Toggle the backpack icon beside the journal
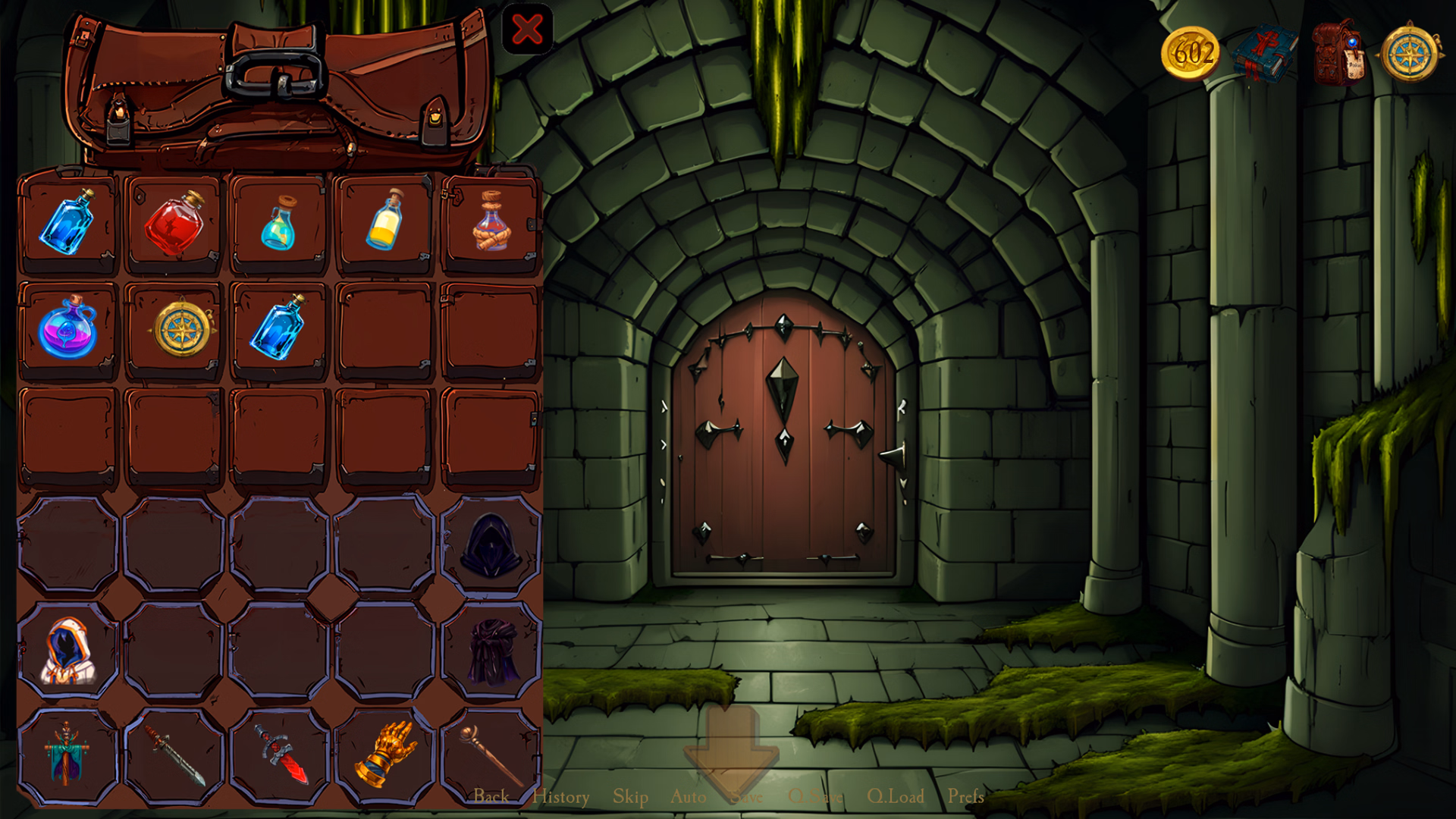This screenshot has width=1456, height=819. 1338,53
